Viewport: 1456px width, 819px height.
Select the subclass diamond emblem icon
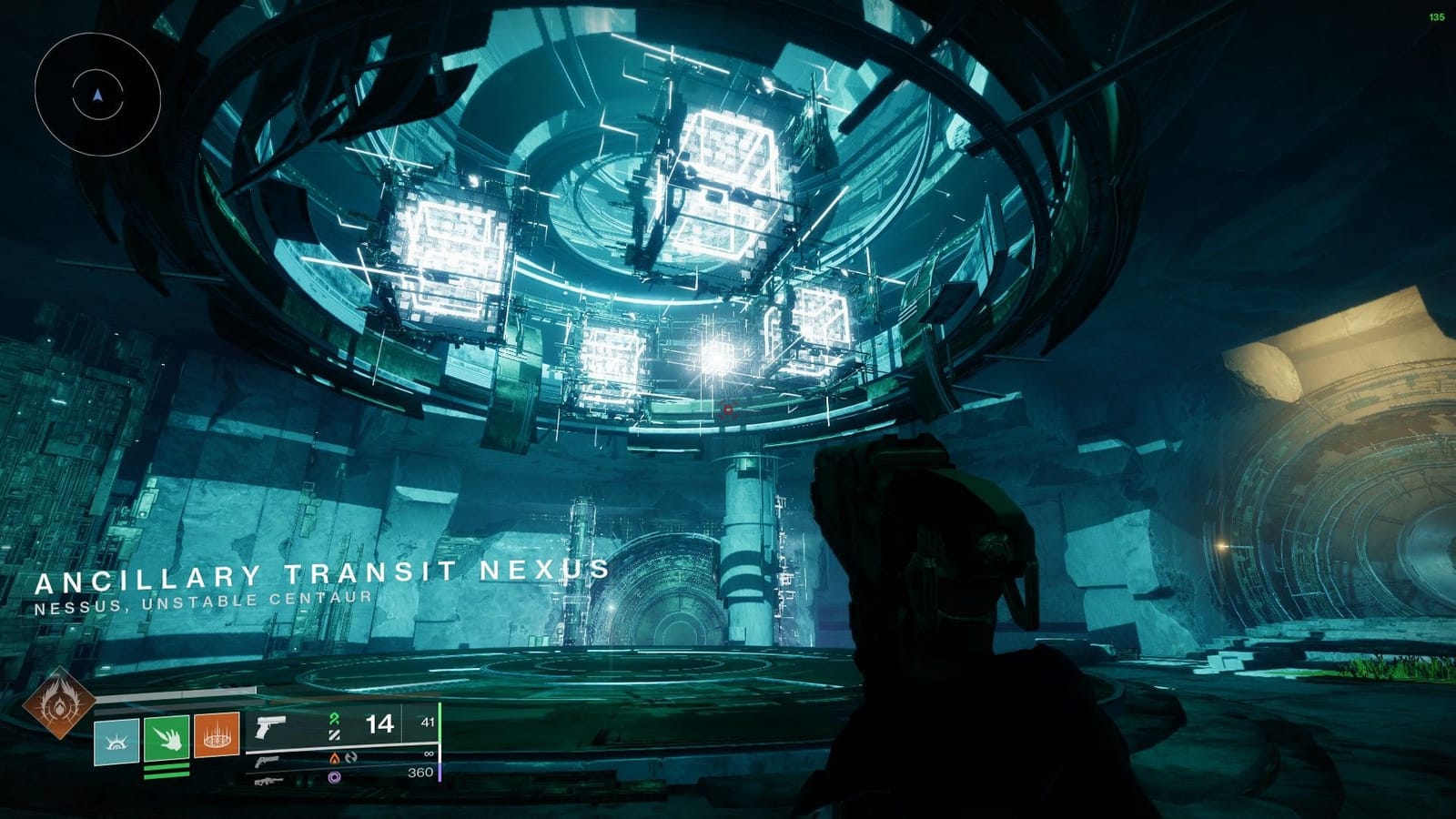60,707
